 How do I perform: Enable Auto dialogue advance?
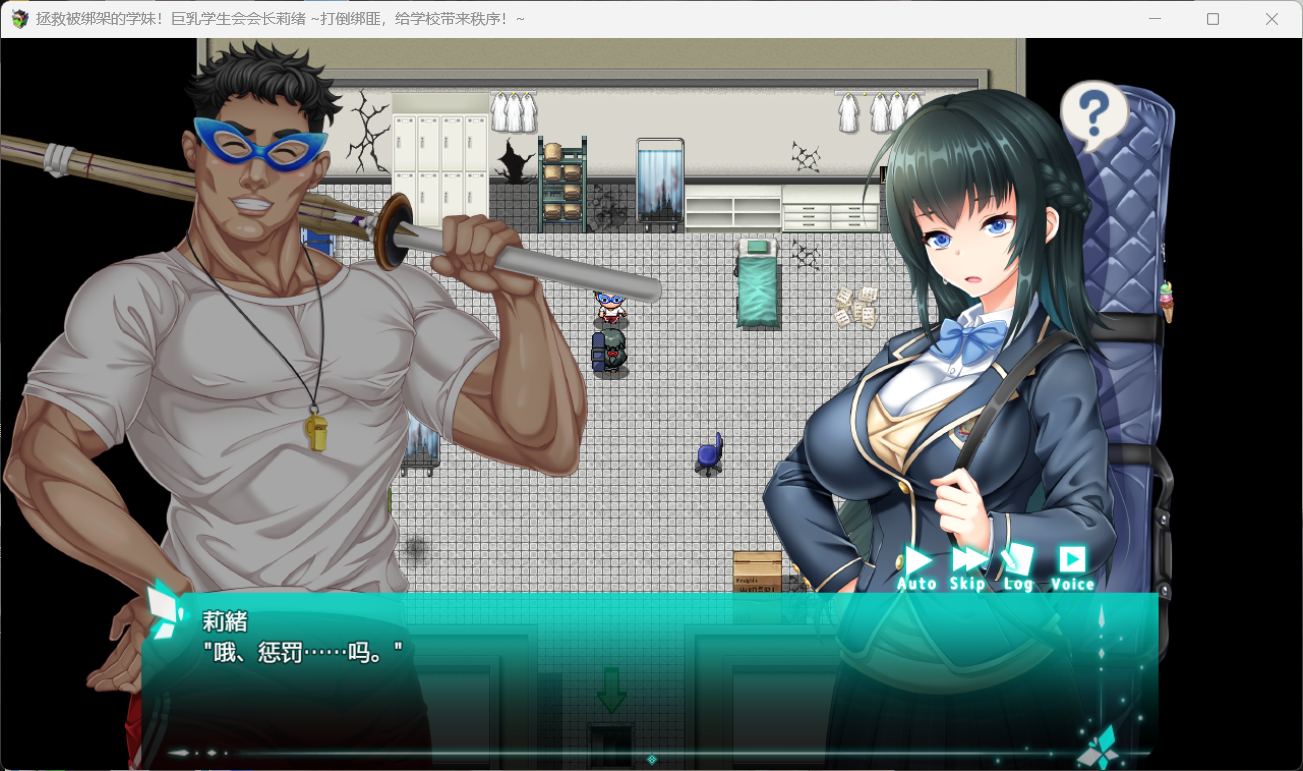pos(916,567)
